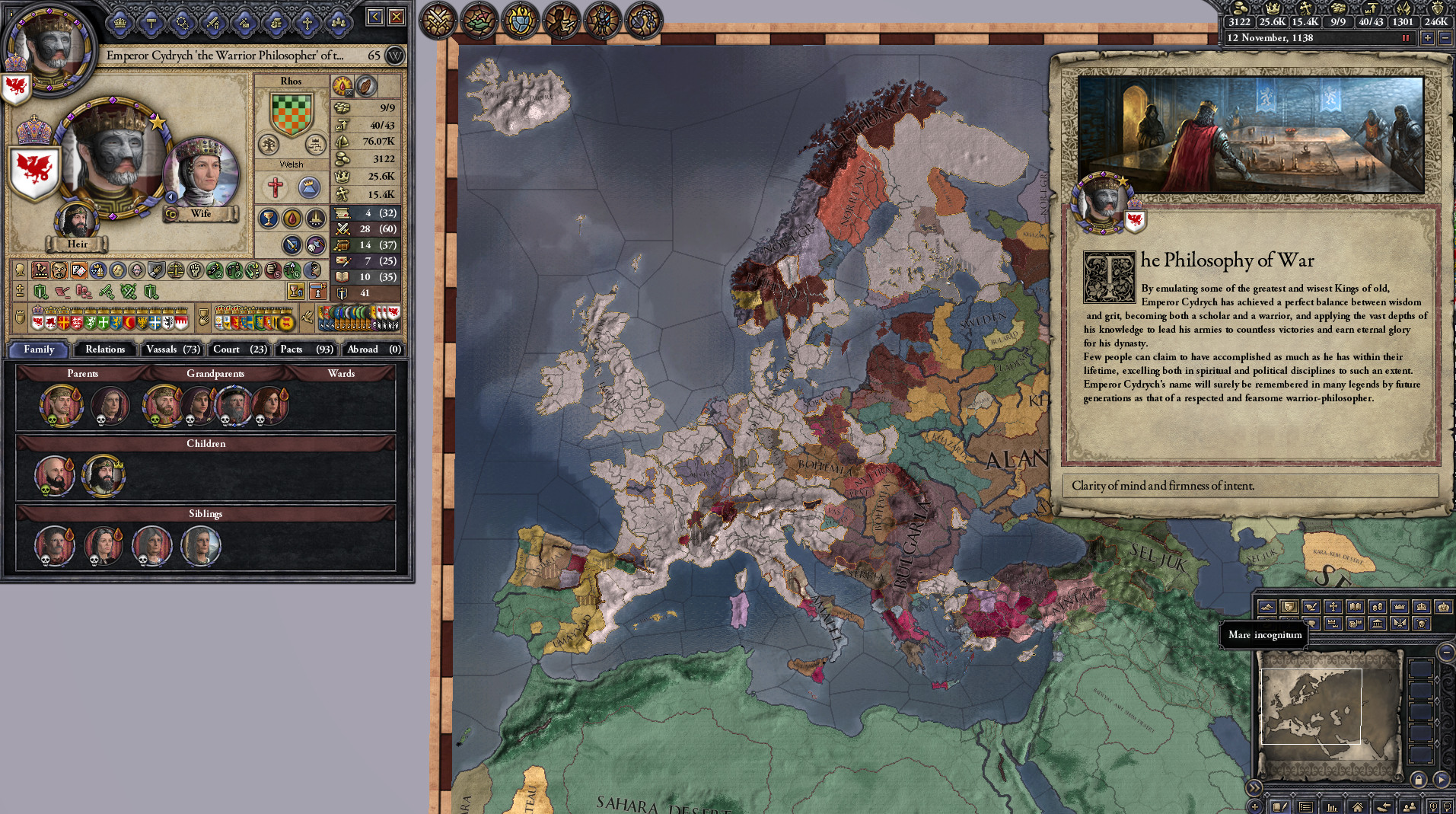The width and height of the screenshot is (1456, 814).
Task: Click the Welsh religion cross icon
Action: coord(276,187)
